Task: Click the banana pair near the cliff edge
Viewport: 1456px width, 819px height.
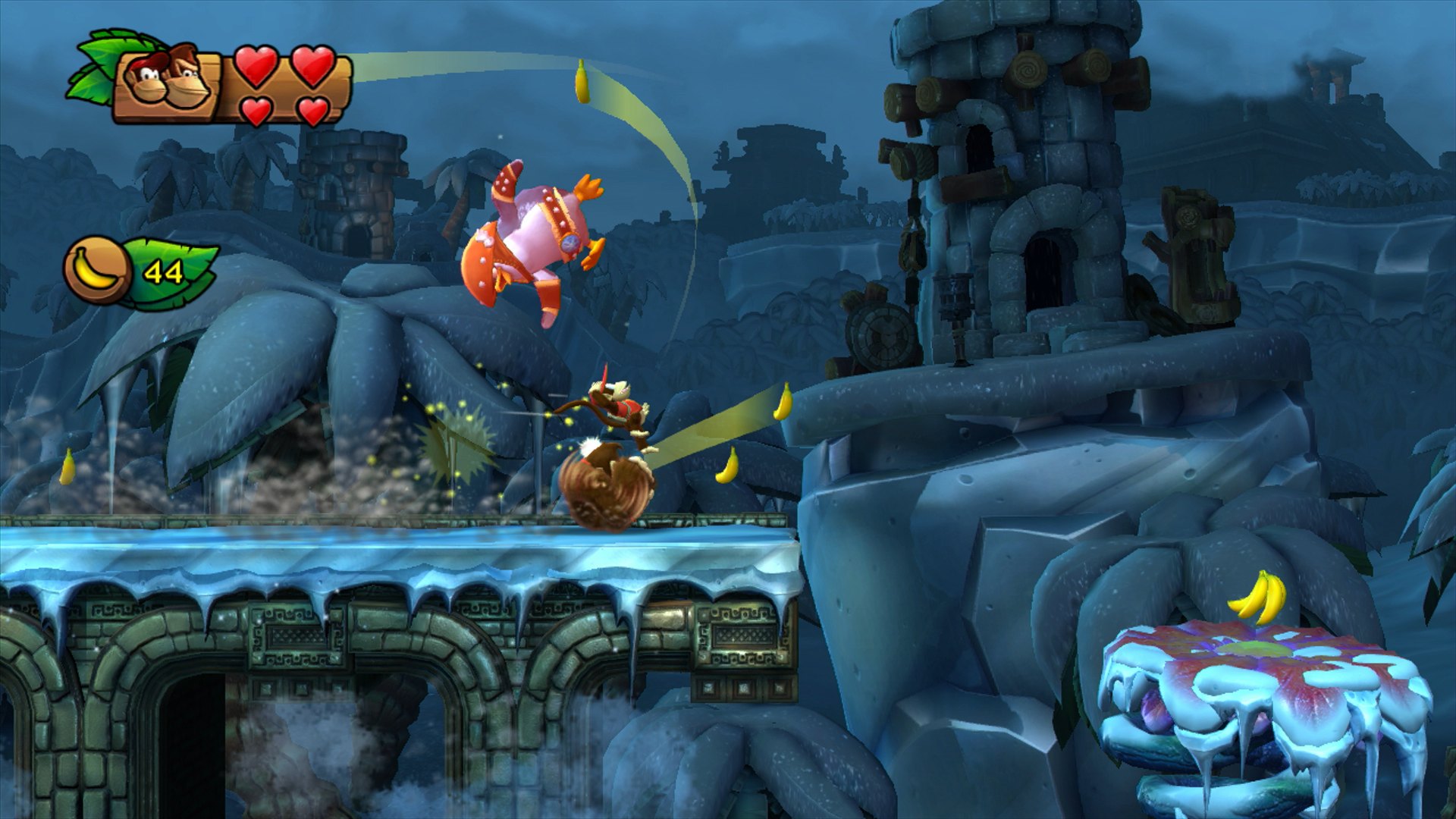Action: [783, 403]
